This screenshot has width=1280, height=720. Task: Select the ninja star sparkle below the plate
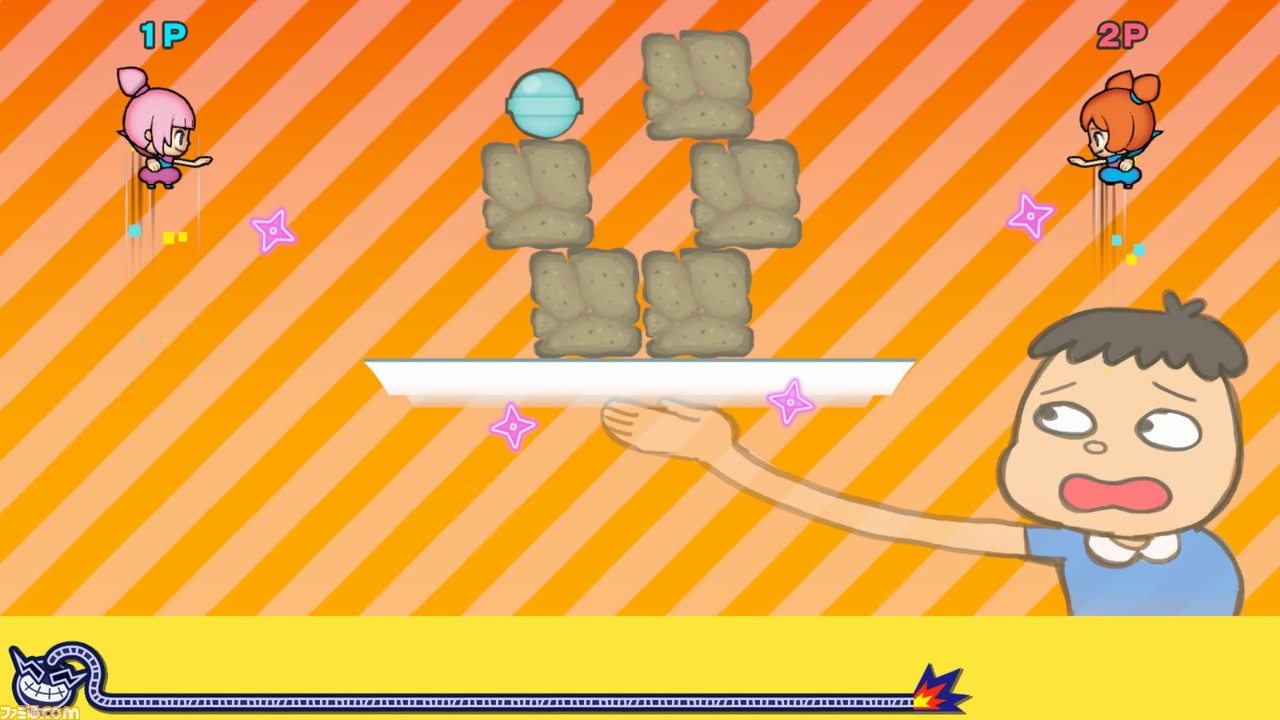(514, 427)
